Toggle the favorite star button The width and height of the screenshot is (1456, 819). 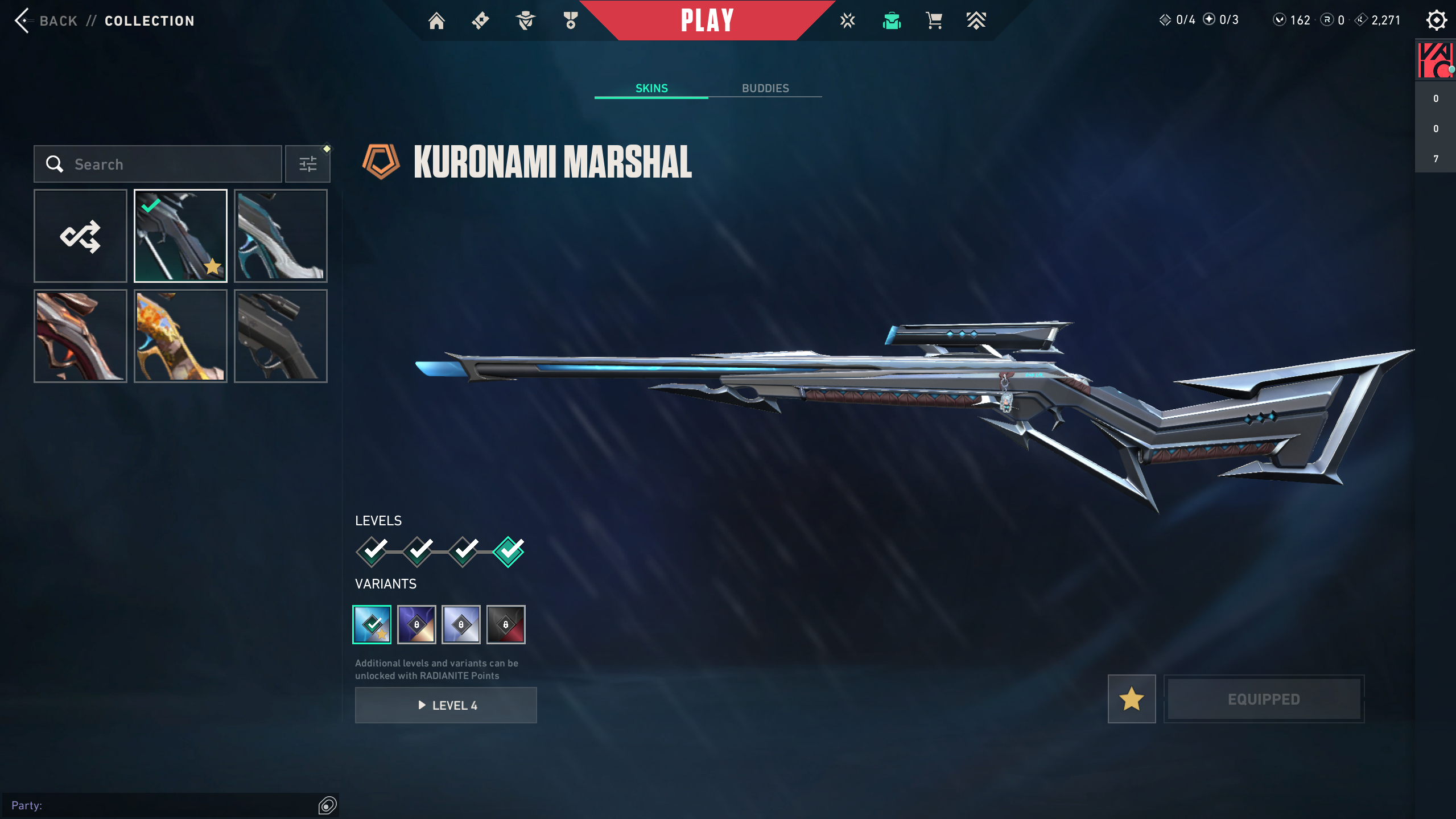1131,699
